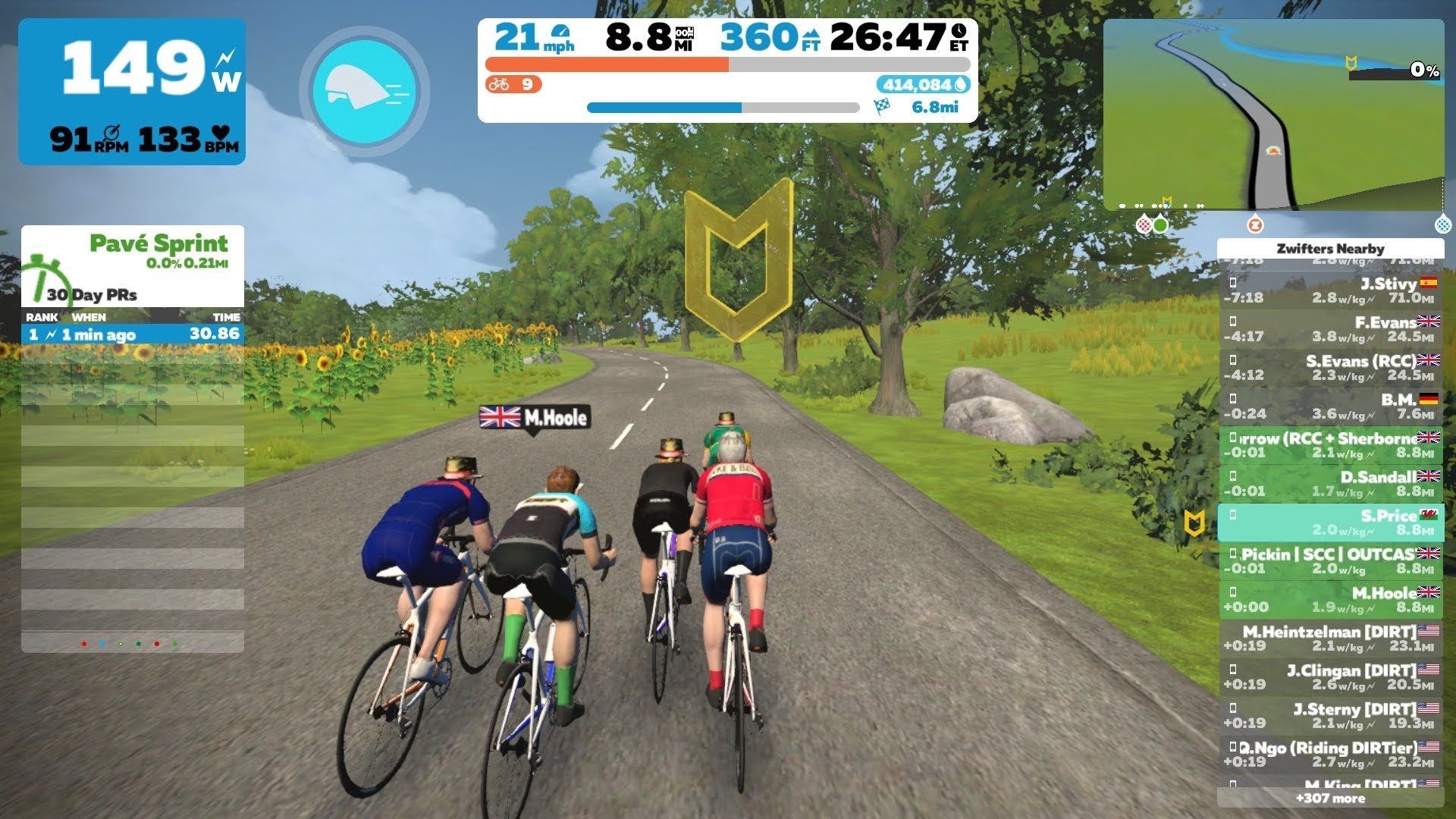The image size is (1456, 819).
Task: Select the highlighted S.Price row
Action: tap(1330, 522)
